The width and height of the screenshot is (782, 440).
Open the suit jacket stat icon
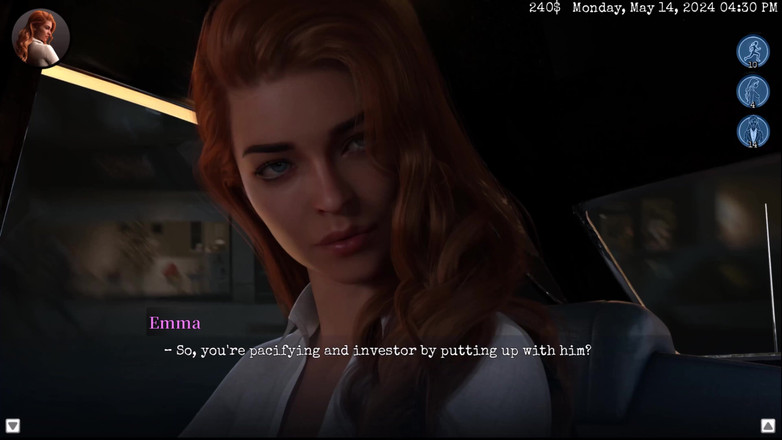753,132
